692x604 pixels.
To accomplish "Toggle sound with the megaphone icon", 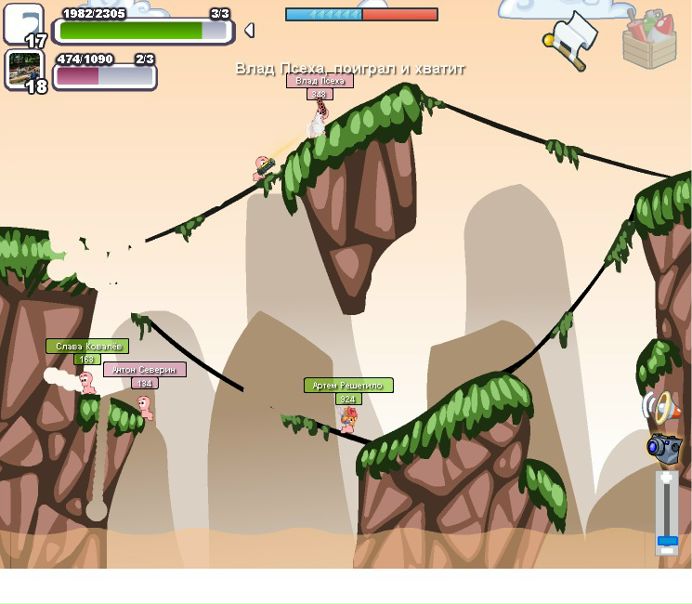I will click(661, 407).
